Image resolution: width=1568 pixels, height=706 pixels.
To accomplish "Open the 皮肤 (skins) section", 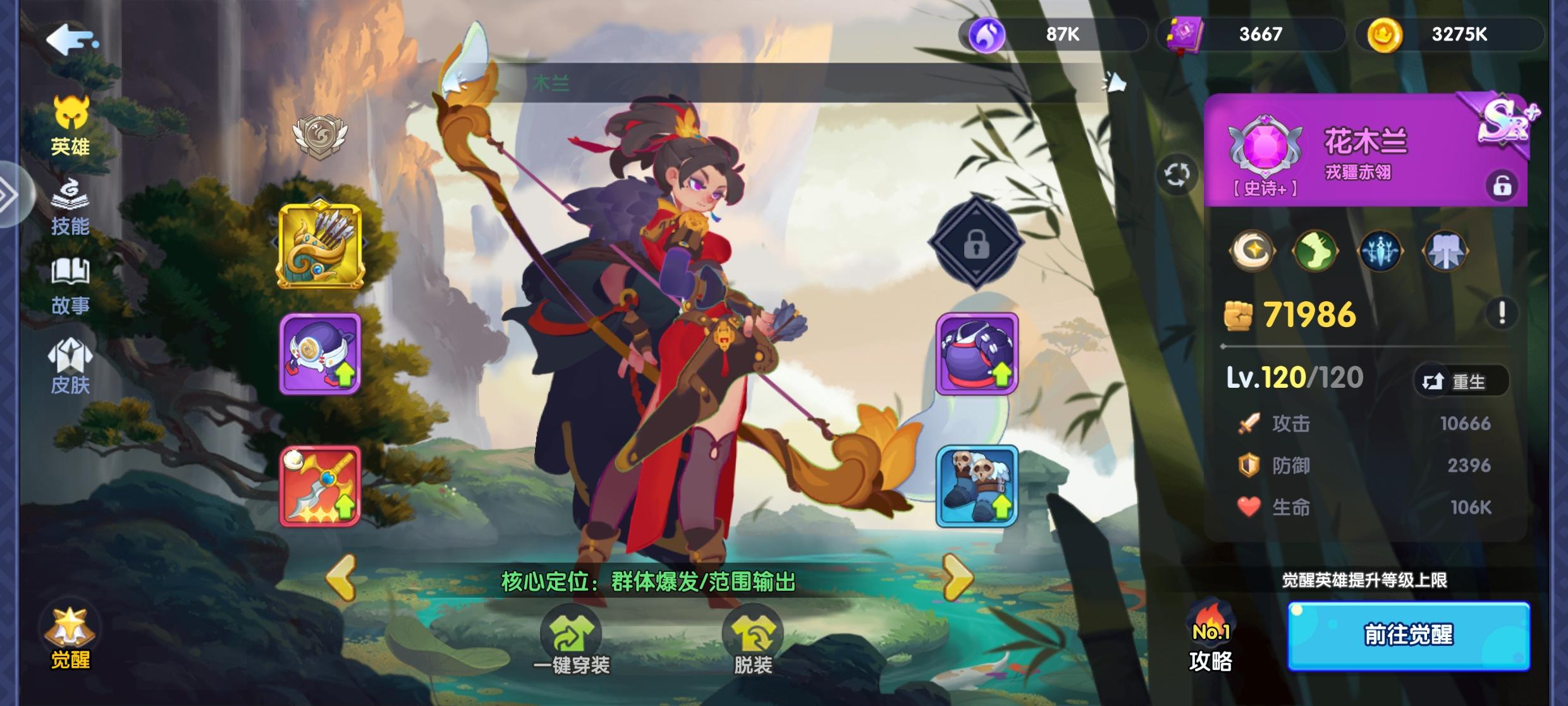I will click(x=71, y=364).
